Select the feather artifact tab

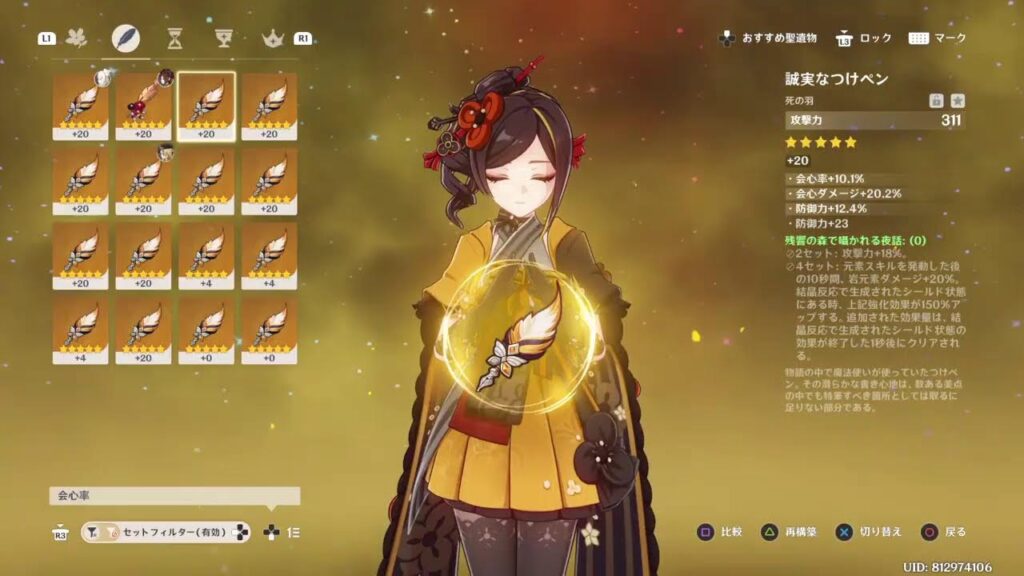click(x=126, y=38)
